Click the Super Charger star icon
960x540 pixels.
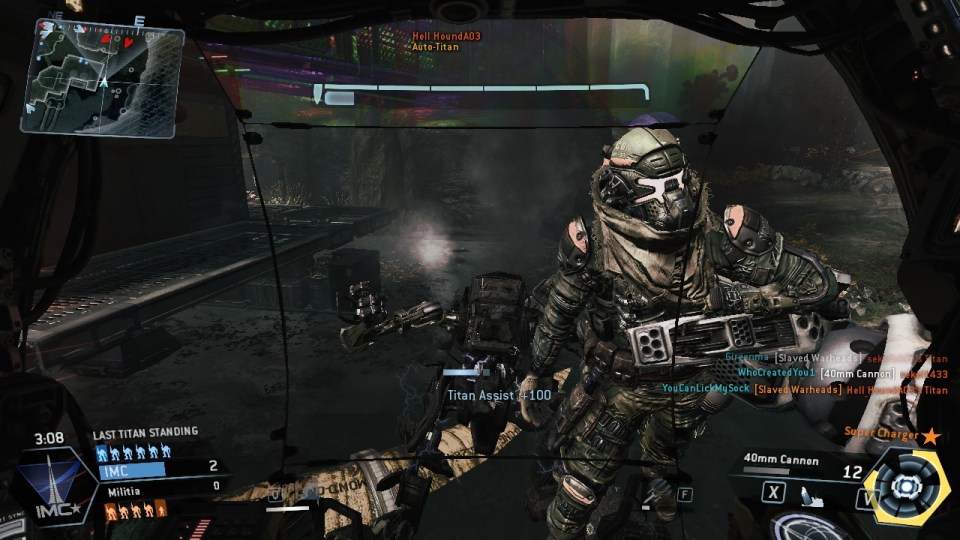[932, 435]
